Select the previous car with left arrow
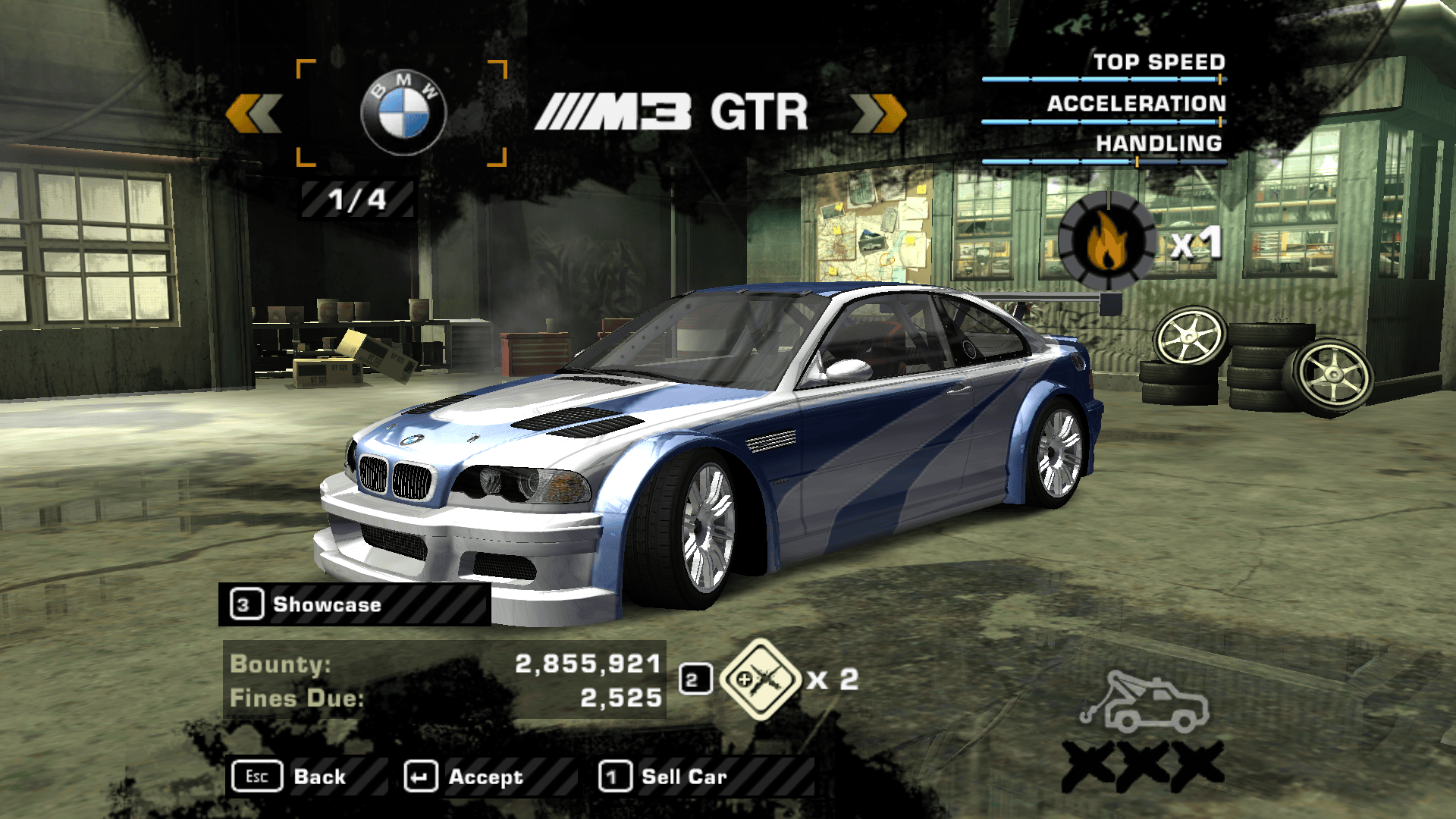The height and width of the screenshot is (819, 1456). tap(254, 114)
